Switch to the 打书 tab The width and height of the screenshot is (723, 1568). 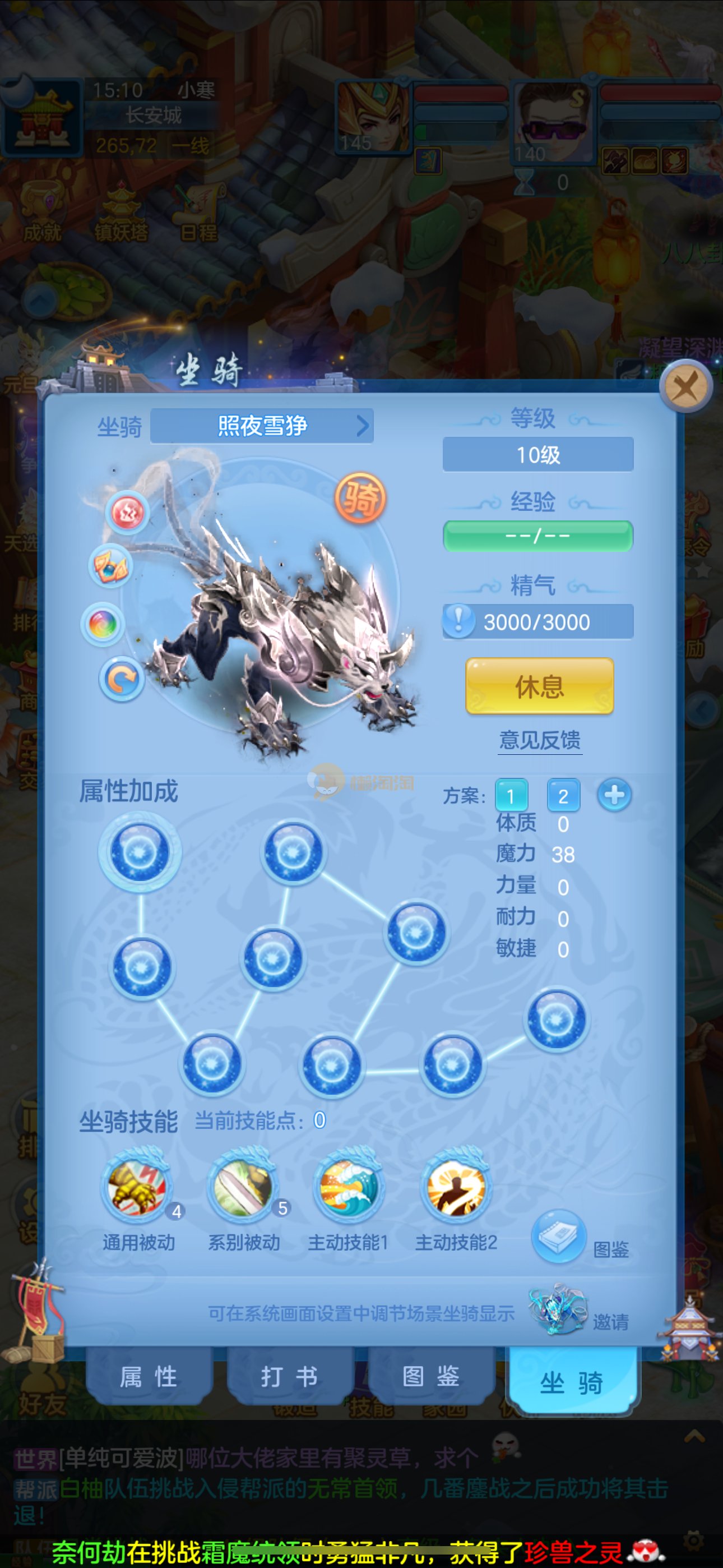(289, 1376)
